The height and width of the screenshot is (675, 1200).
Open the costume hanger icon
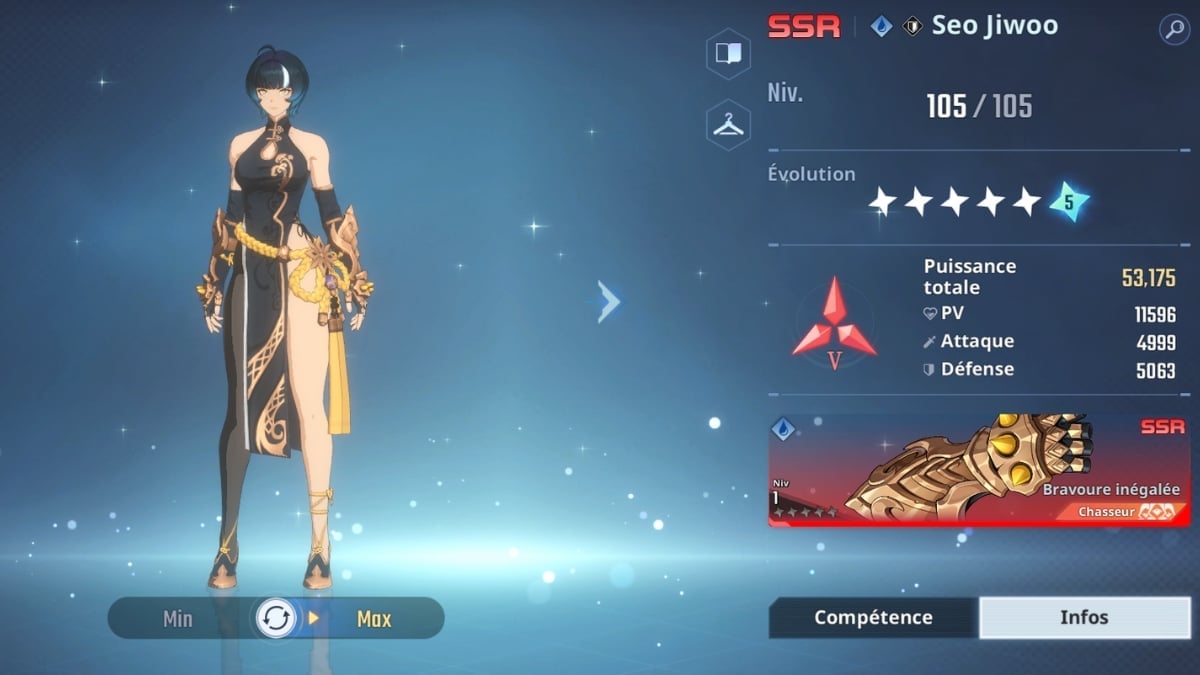pyautogui.click(x=728, y=125)
